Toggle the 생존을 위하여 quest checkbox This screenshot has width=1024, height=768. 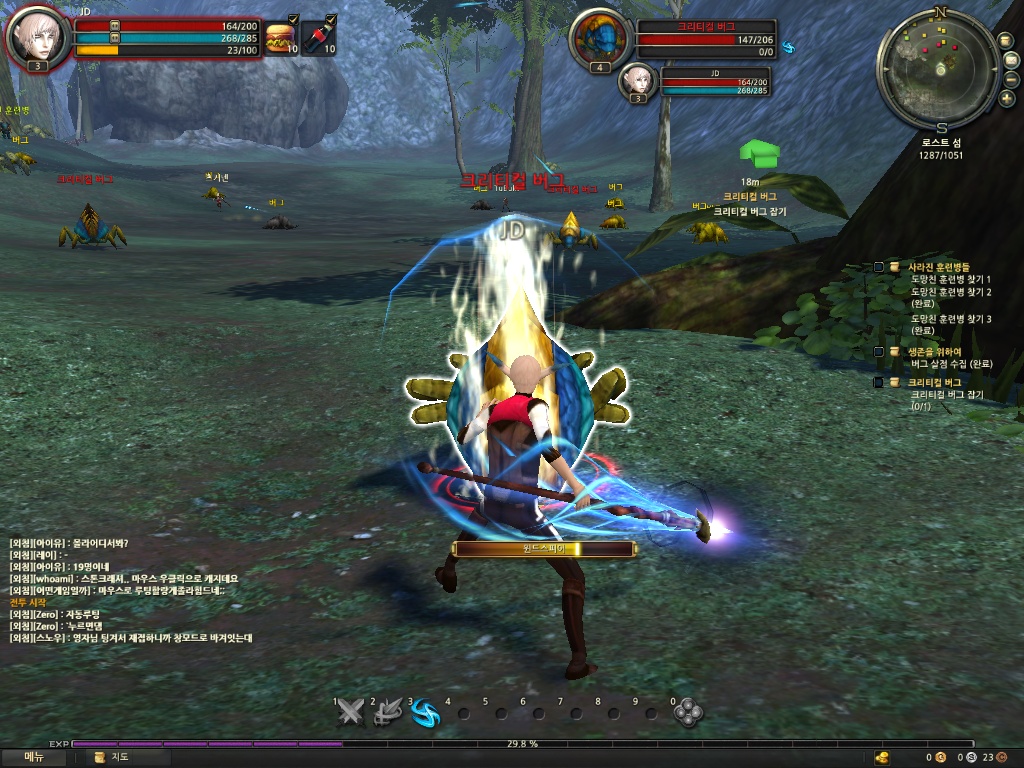pos(878,351)
